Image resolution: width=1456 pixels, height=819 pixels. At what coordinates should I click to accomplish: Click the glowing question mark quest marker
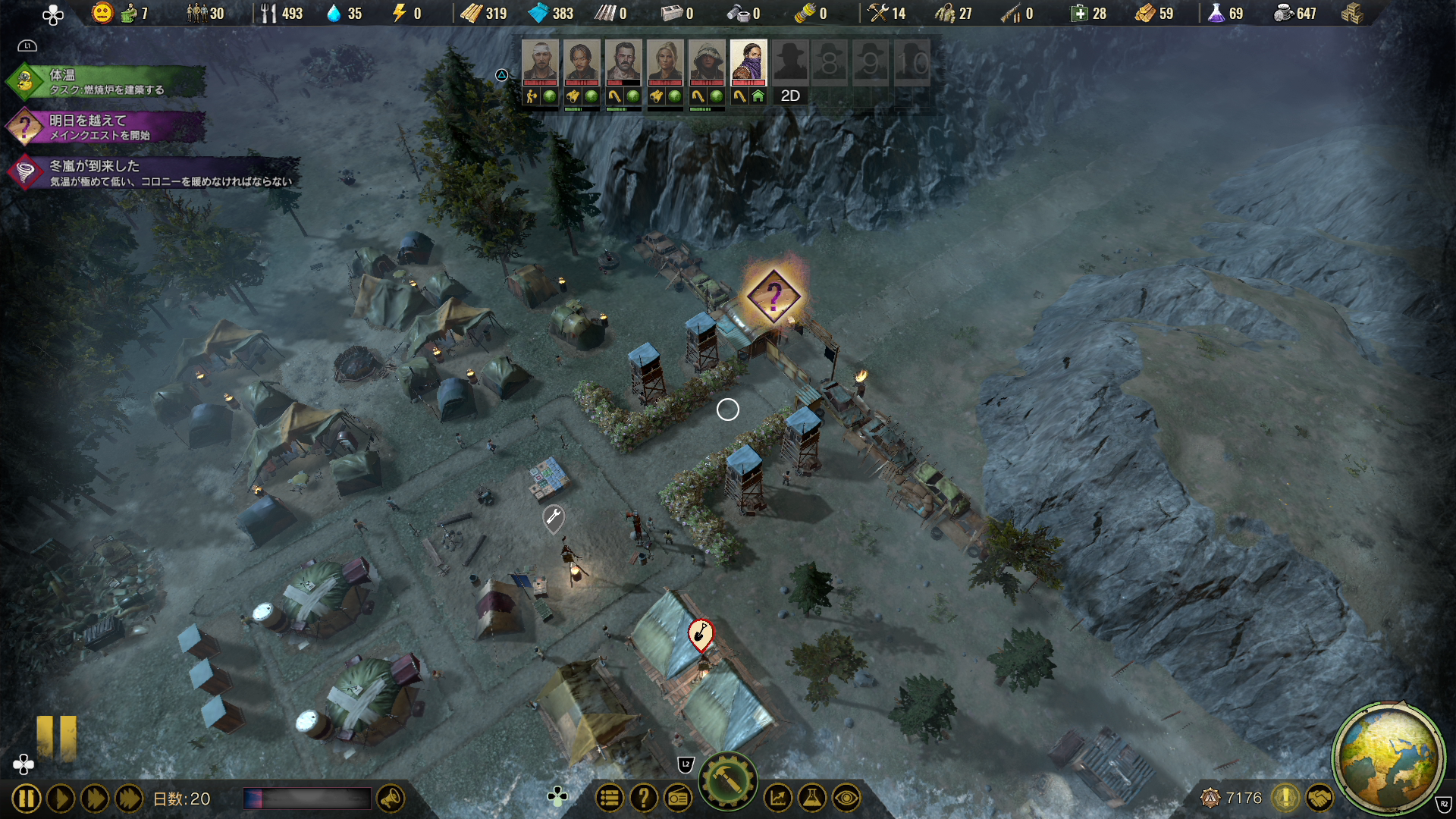773,297
